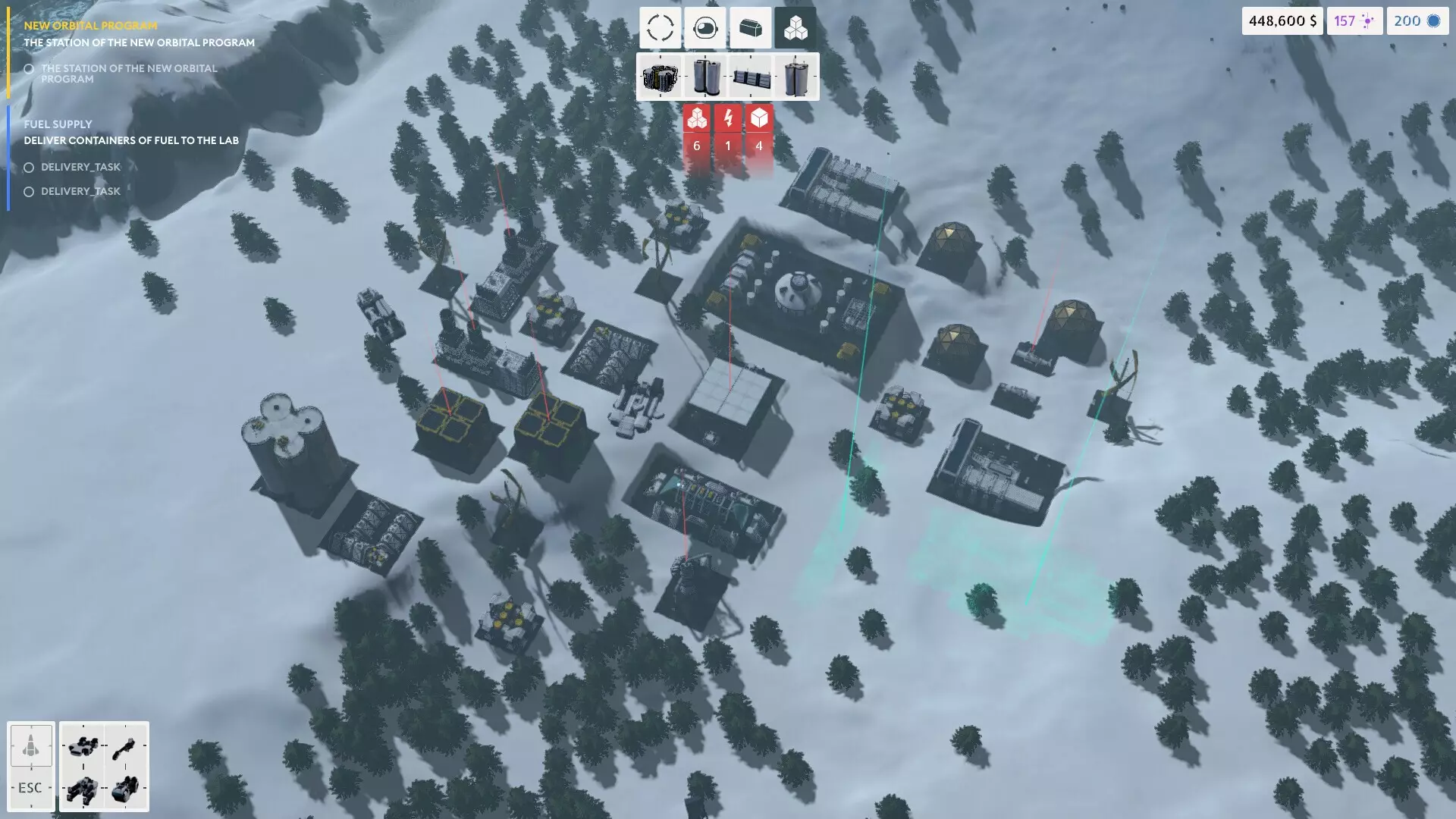Select the circular rotation tool in the top toolbar
This screenshot has height=819, width=1456.
660,28
